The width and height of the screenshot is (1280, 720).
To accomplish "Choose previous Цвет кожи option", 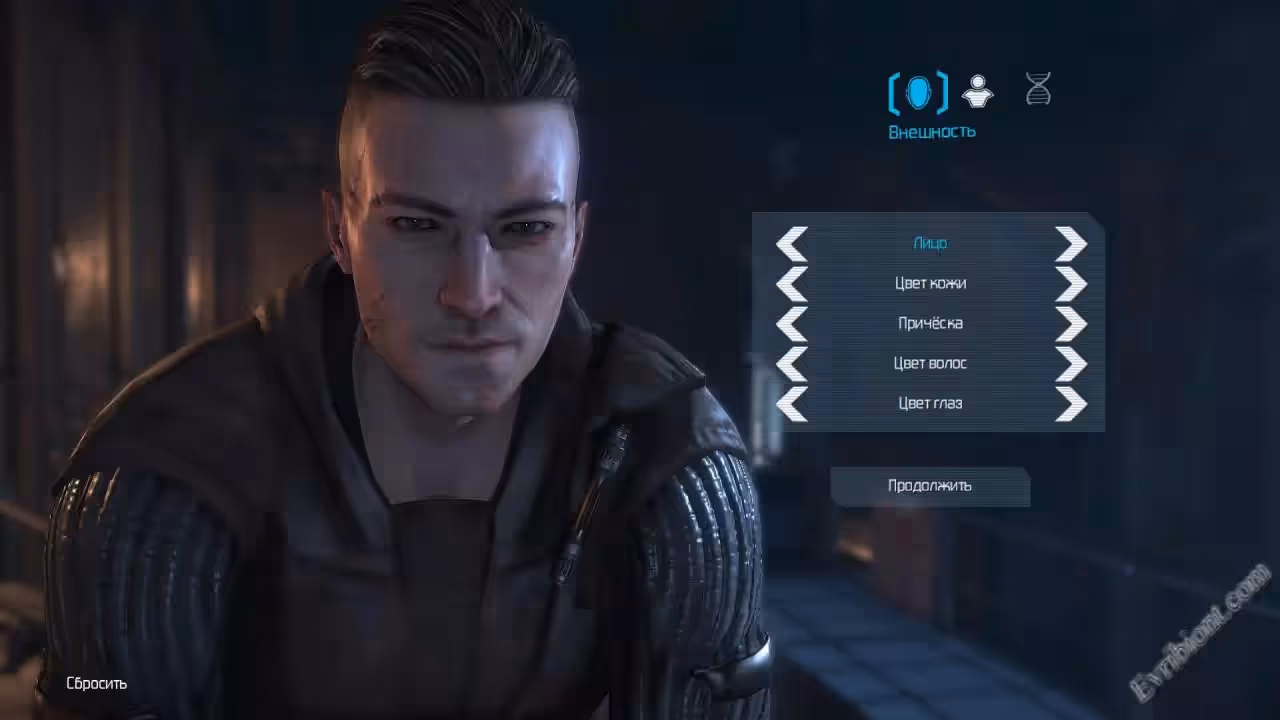I will (x=792, y=283).
